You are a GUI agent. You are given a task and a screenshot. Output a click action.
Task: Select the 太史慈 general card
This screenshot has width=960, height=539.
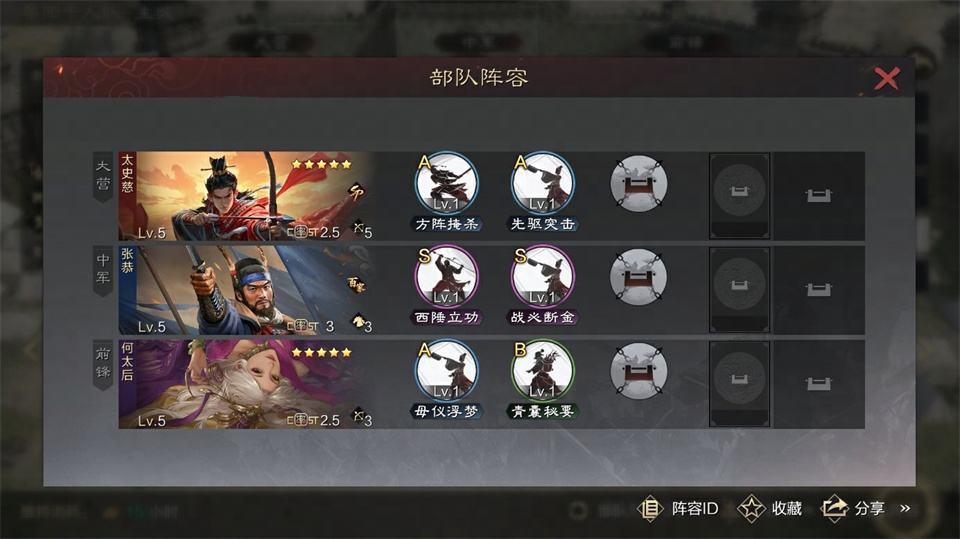point(245,196)
